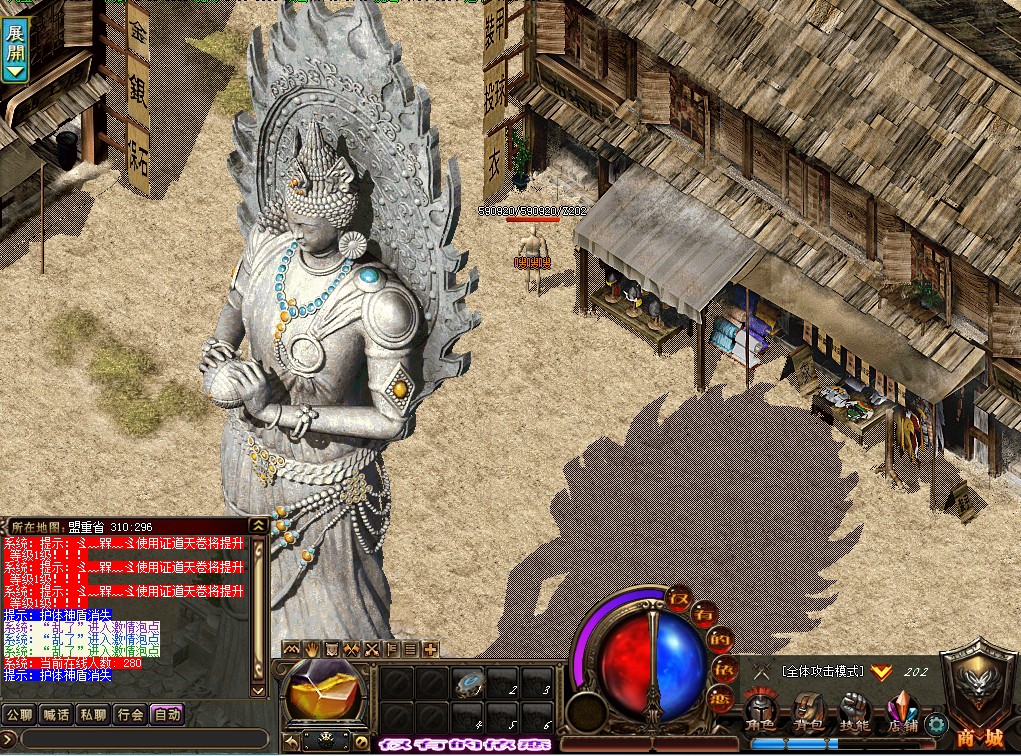Open the 店铺 shop stall
The width and height of the screenshot is (1021, 756).
point(900,712)
